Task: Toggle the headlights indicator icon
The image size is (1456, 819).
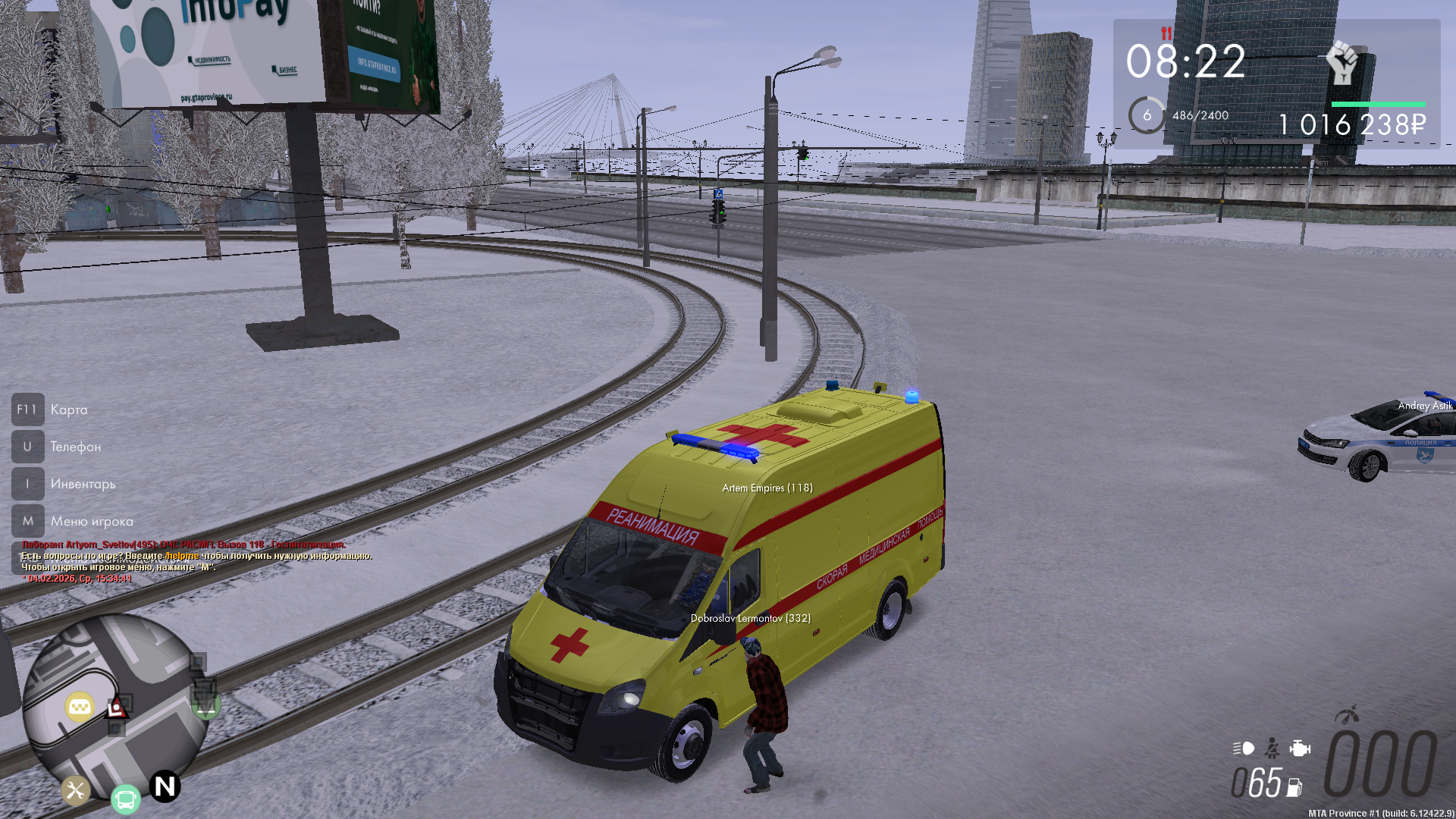Action: 1244,748
